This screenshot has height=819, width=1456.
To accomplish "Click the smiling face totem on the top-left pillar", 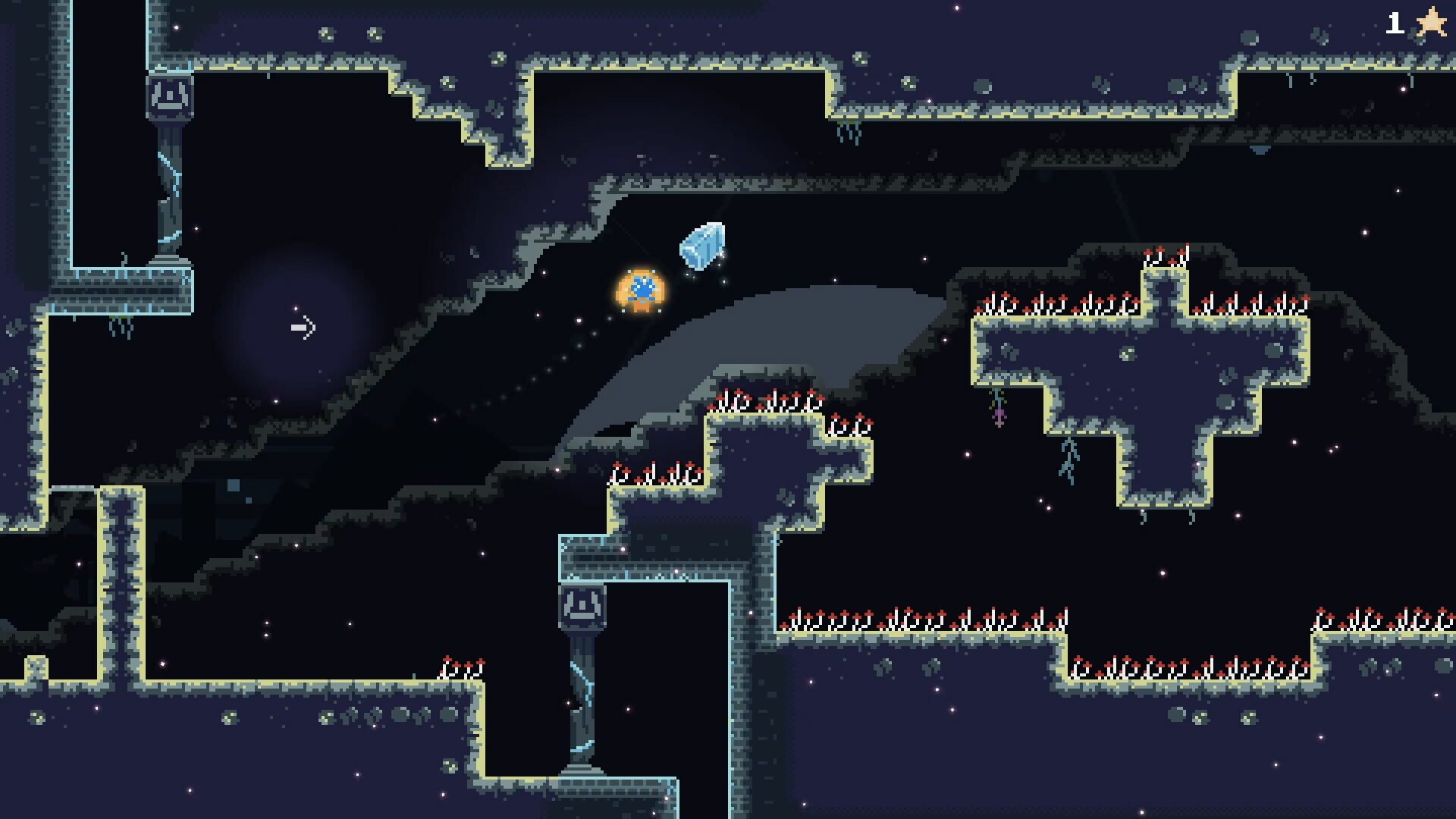I will click(x=170, y=96).
